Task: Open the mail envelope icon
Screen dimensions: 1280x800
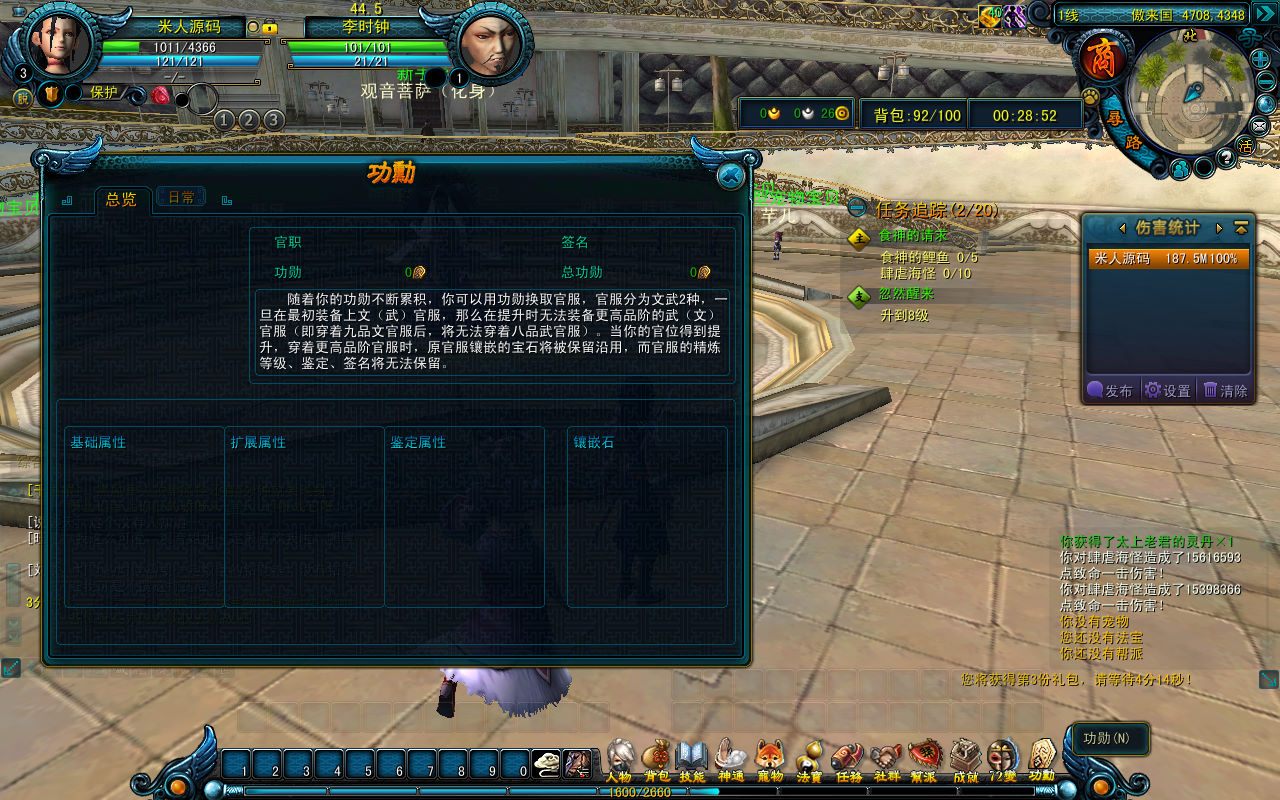Action: [x=1260, y=125]
